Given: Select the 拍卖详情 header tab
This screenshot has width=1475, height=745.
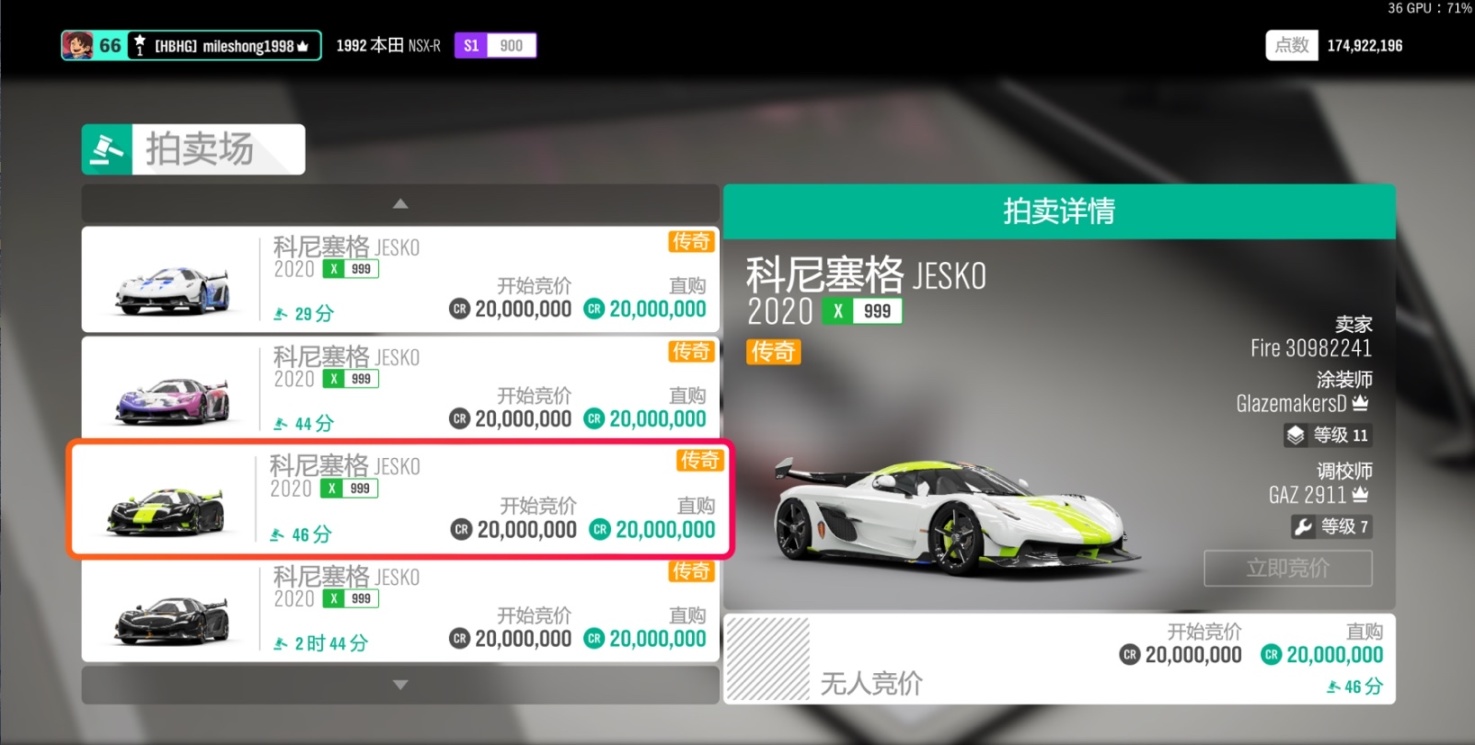Looking at the screenshot, I should tap(1059, 212).
